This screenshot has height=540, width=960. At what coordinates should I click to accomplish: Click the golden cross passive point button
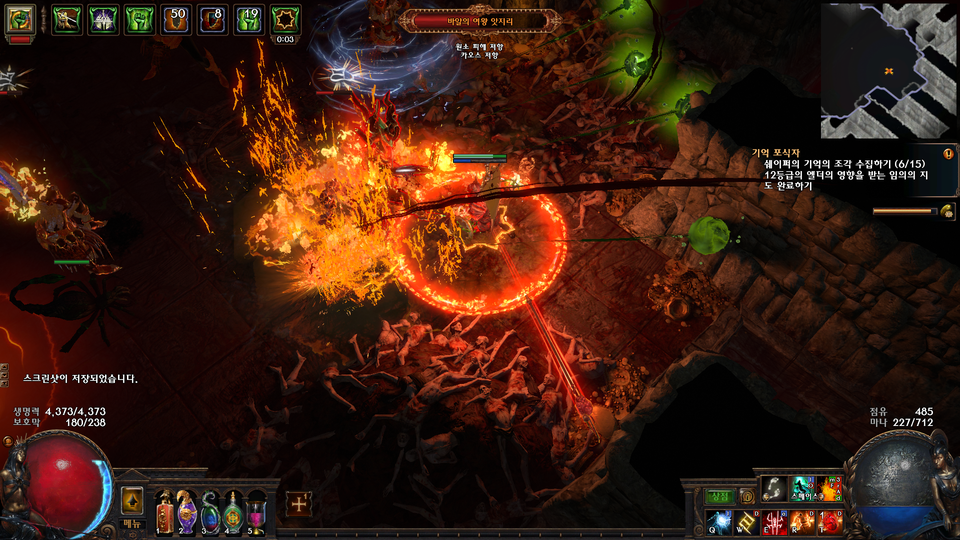(x=298, y=503)
